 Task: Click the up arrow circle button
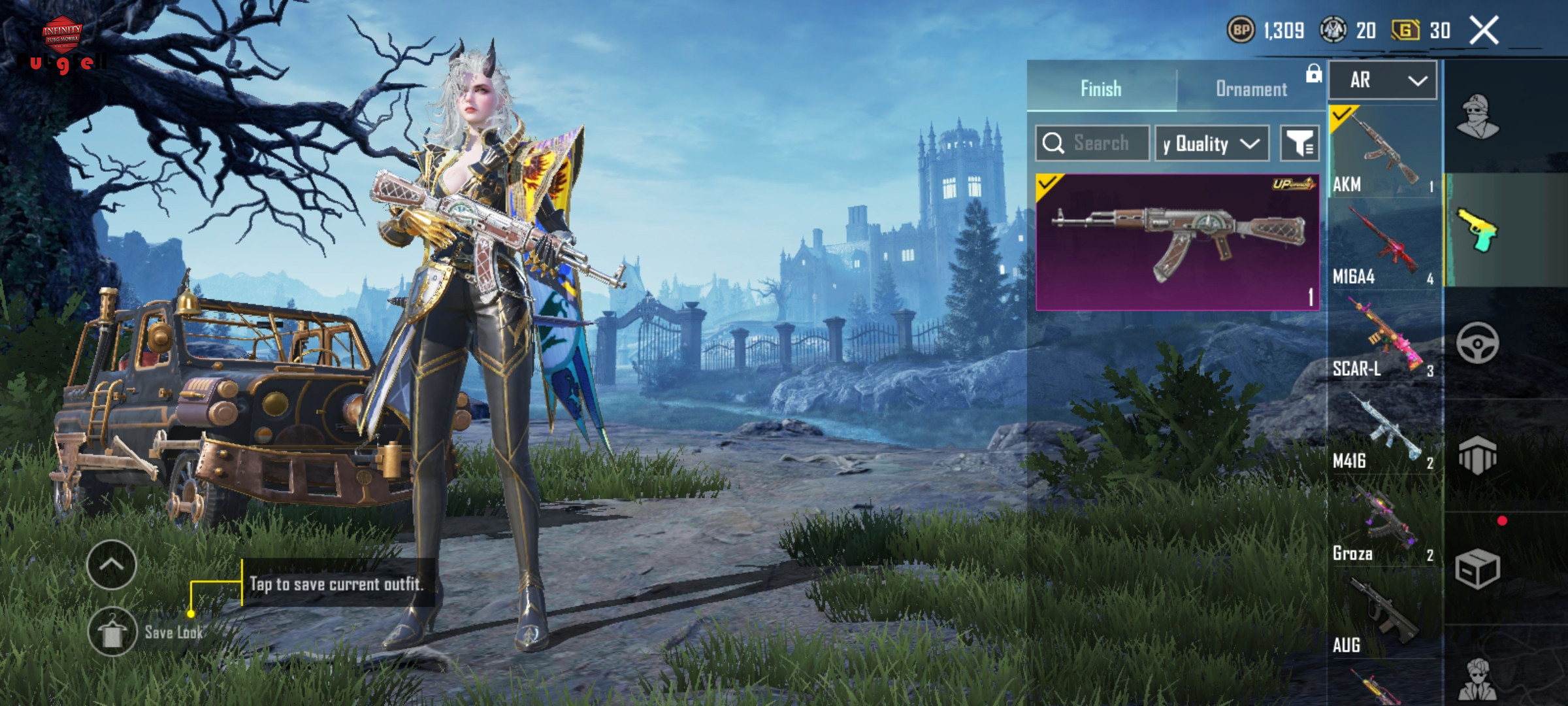coord(112,565)
